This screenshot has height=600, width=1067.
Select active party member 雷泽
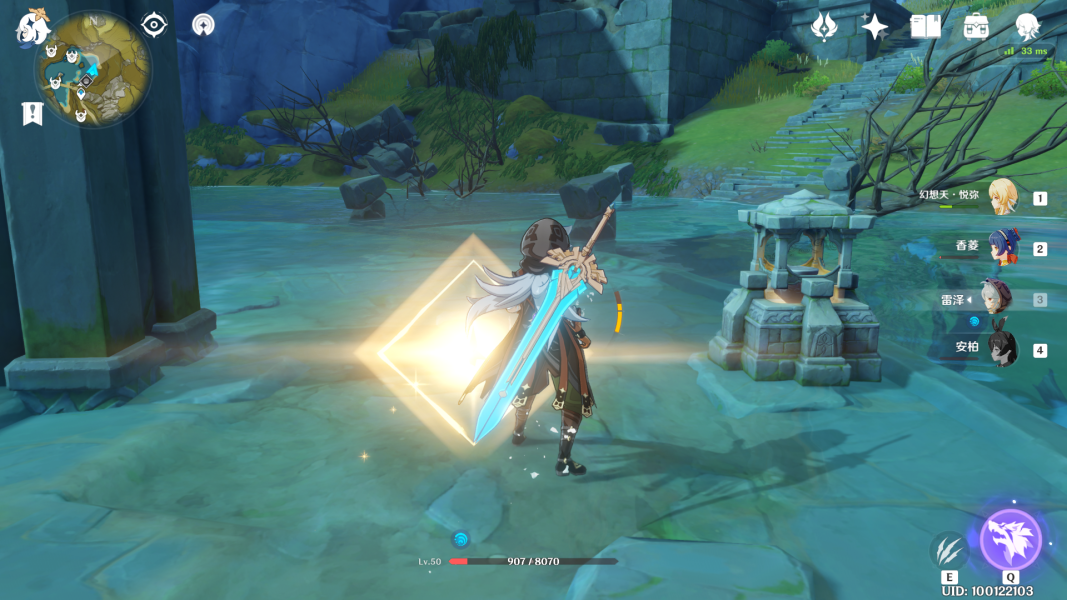click(996, 298)
